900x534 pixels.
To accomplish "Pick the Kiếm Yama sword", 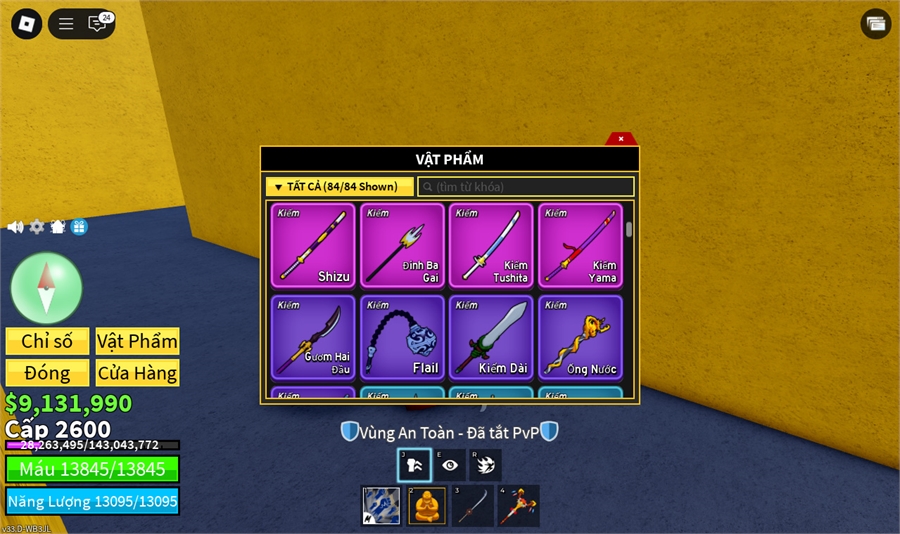I will point(580,245).
